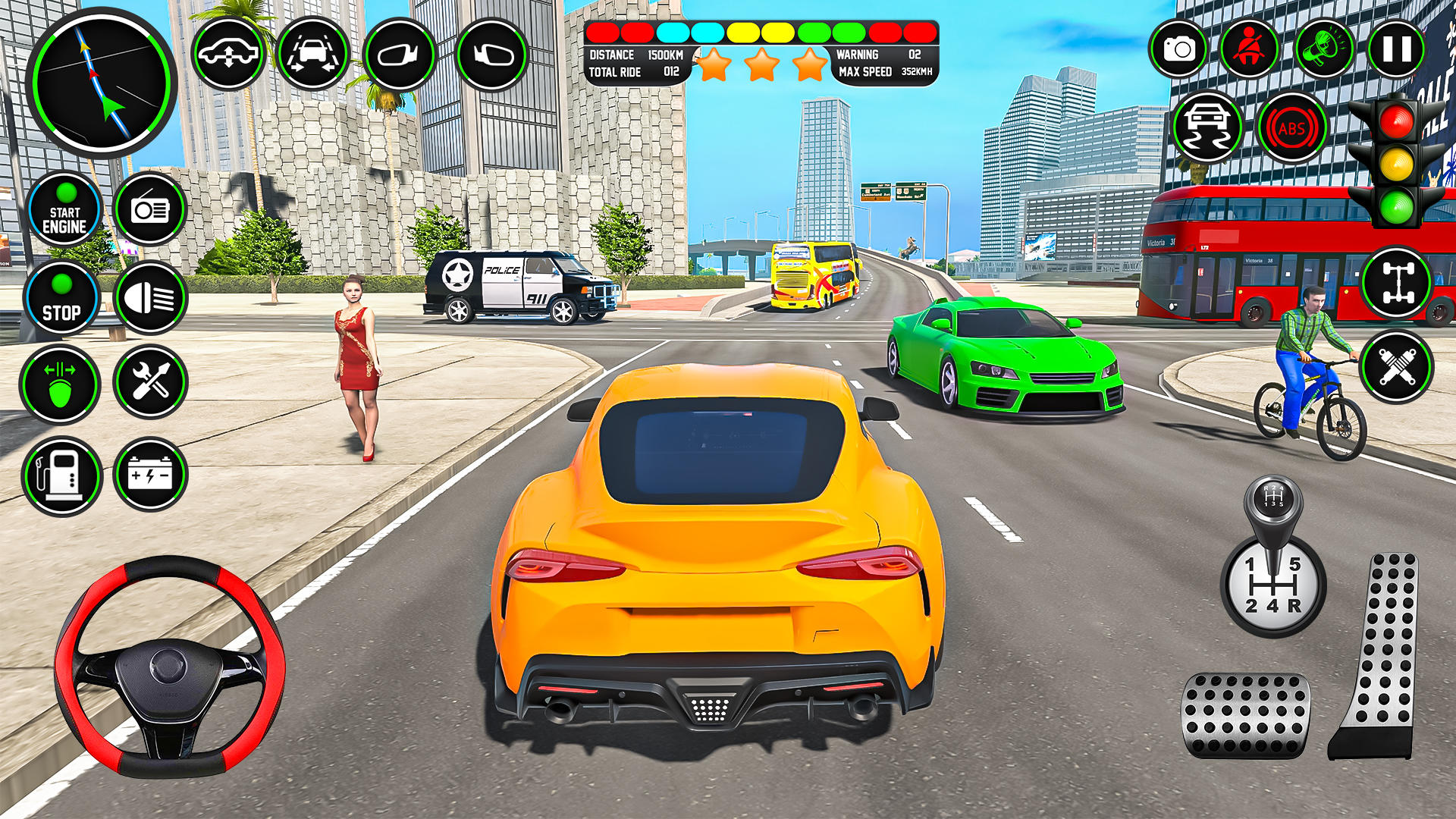This screenshot has width=1456, height=819.
Task: Enable the traction control skid icon
Action: [1207, 127]
